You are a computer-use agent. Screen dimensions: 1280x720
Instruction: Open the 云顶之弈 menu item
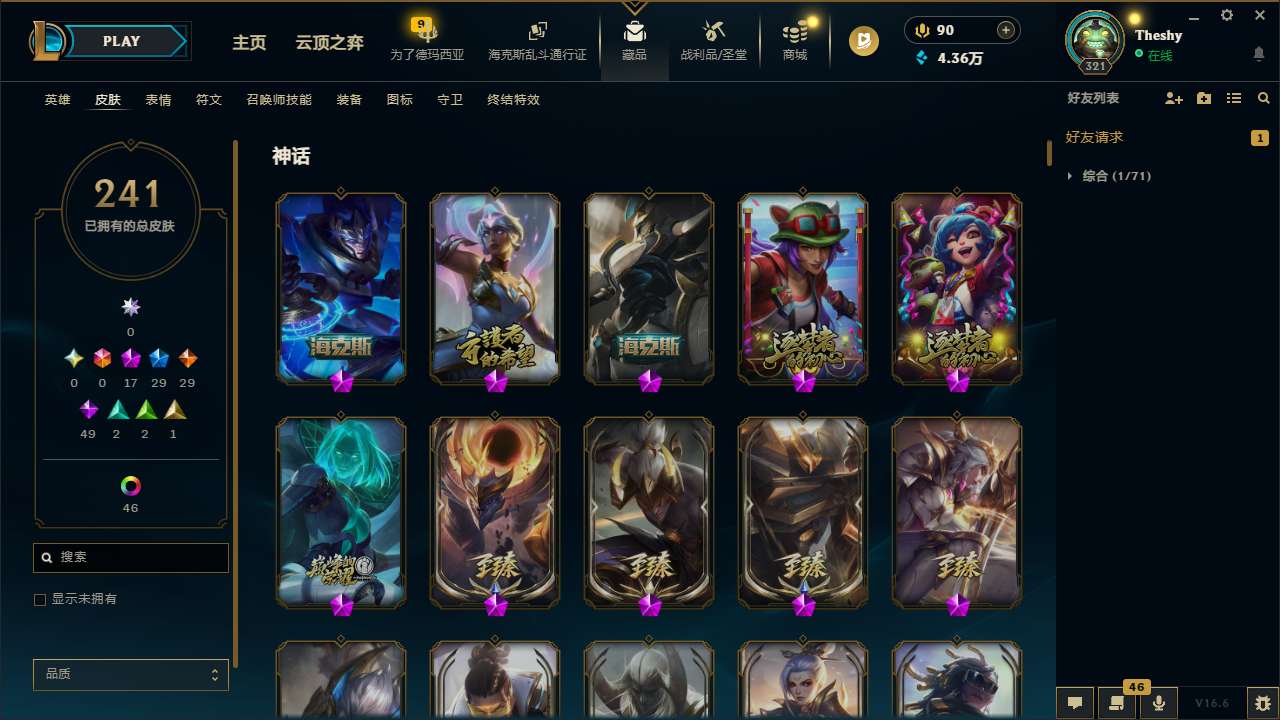point(331,43)
